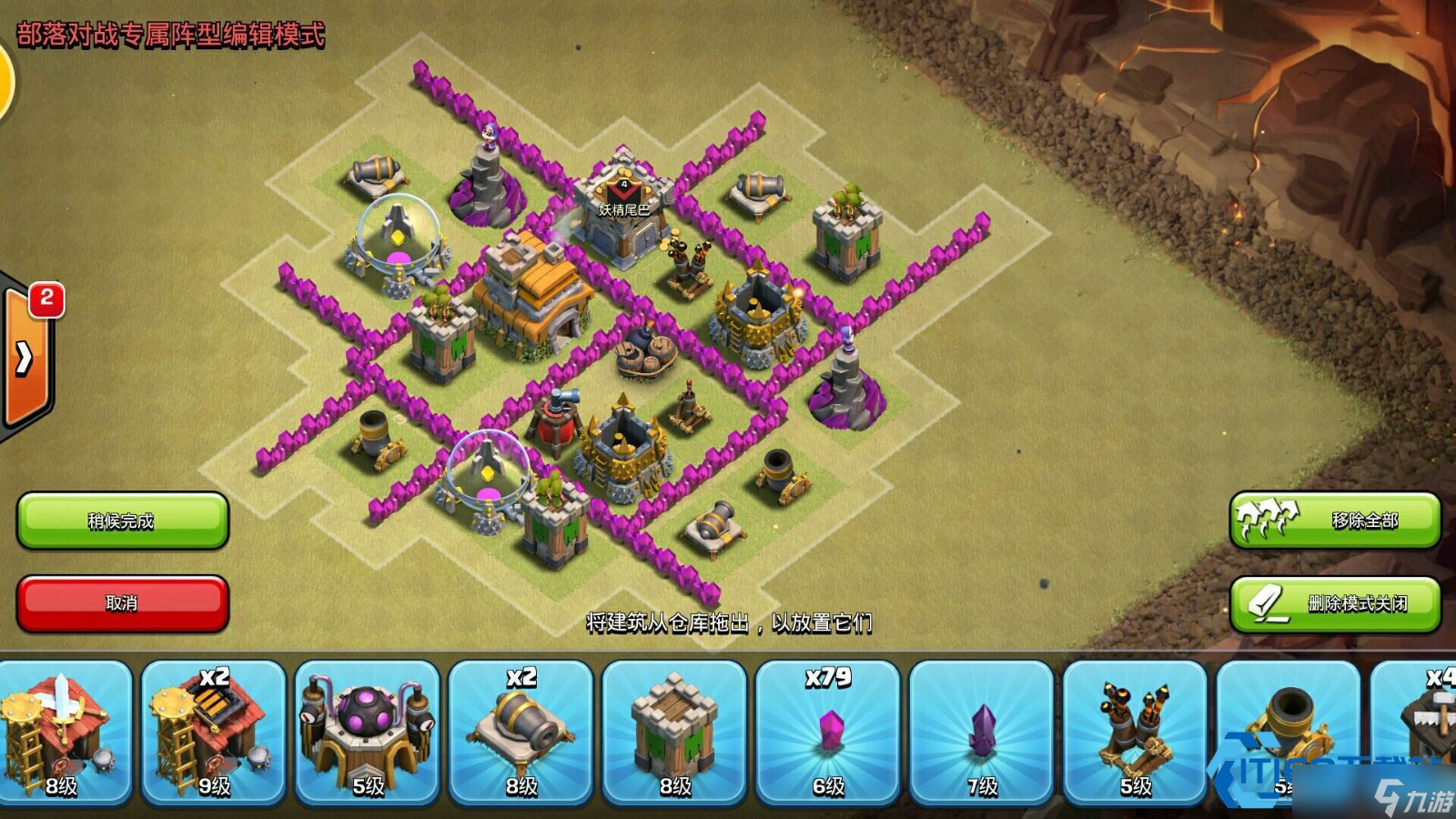
Task: Pick the level 9 barracks stack
Action: coord(215,733)
